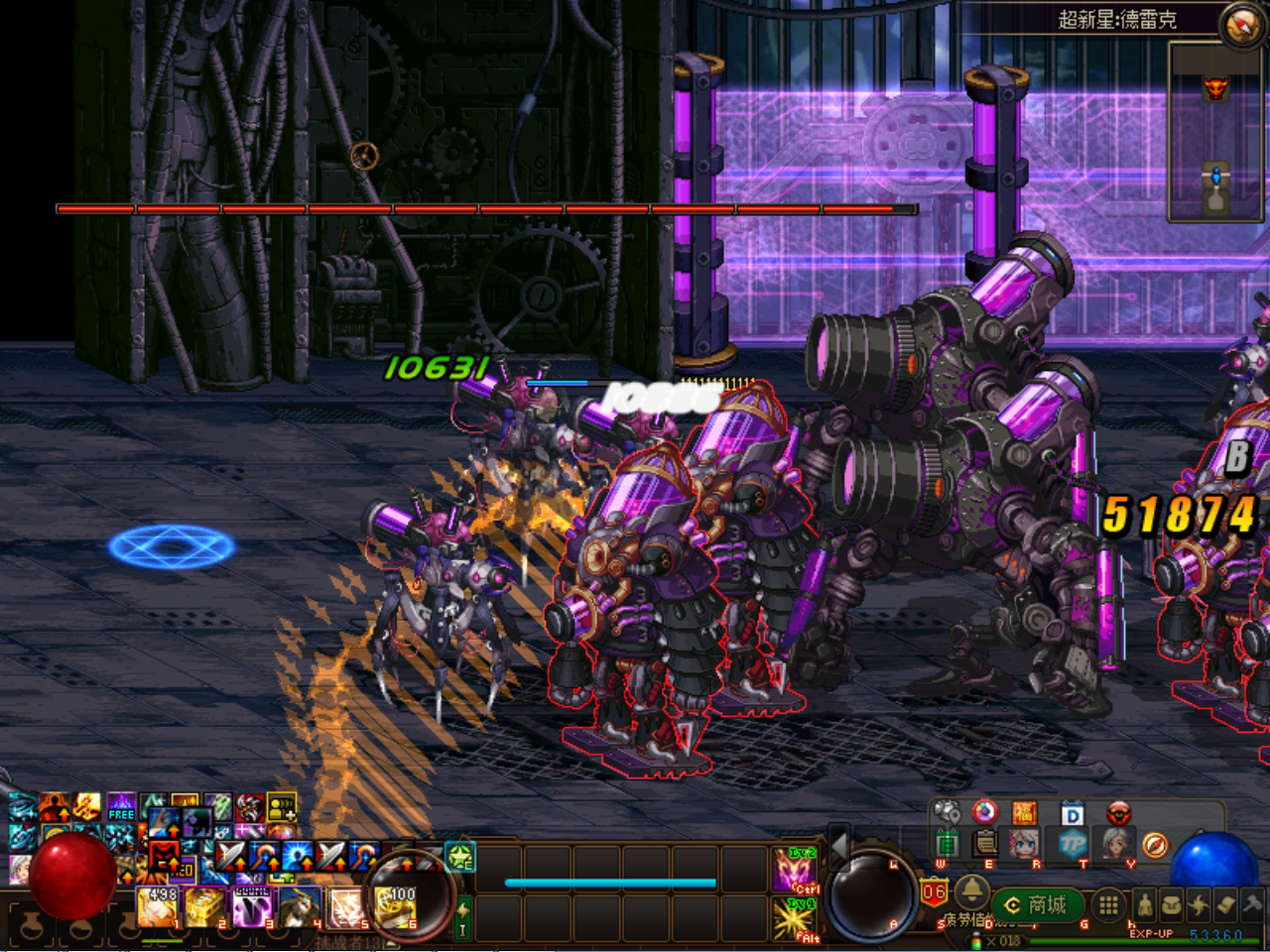Expand the D calendar event panel
This screenshot has width=1270, height=952.
tap(1072, 813)
